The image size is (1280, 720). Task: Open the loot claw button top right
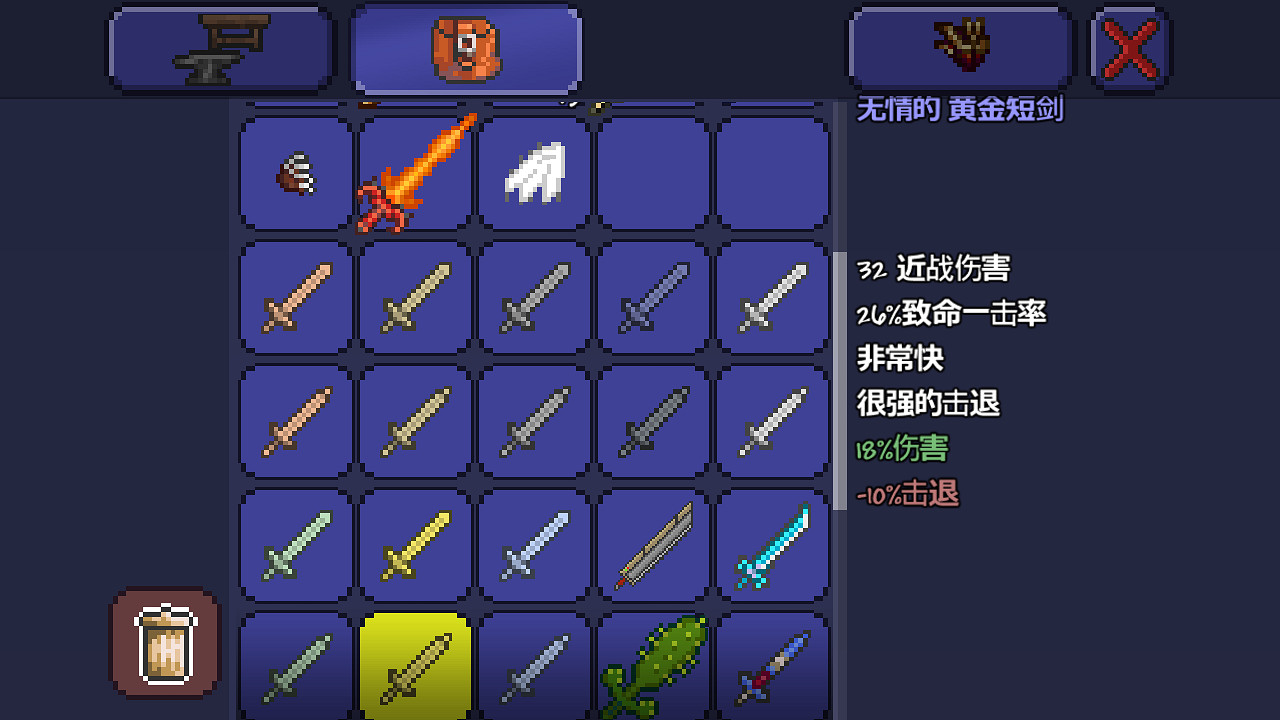click(x=958, y=47)
